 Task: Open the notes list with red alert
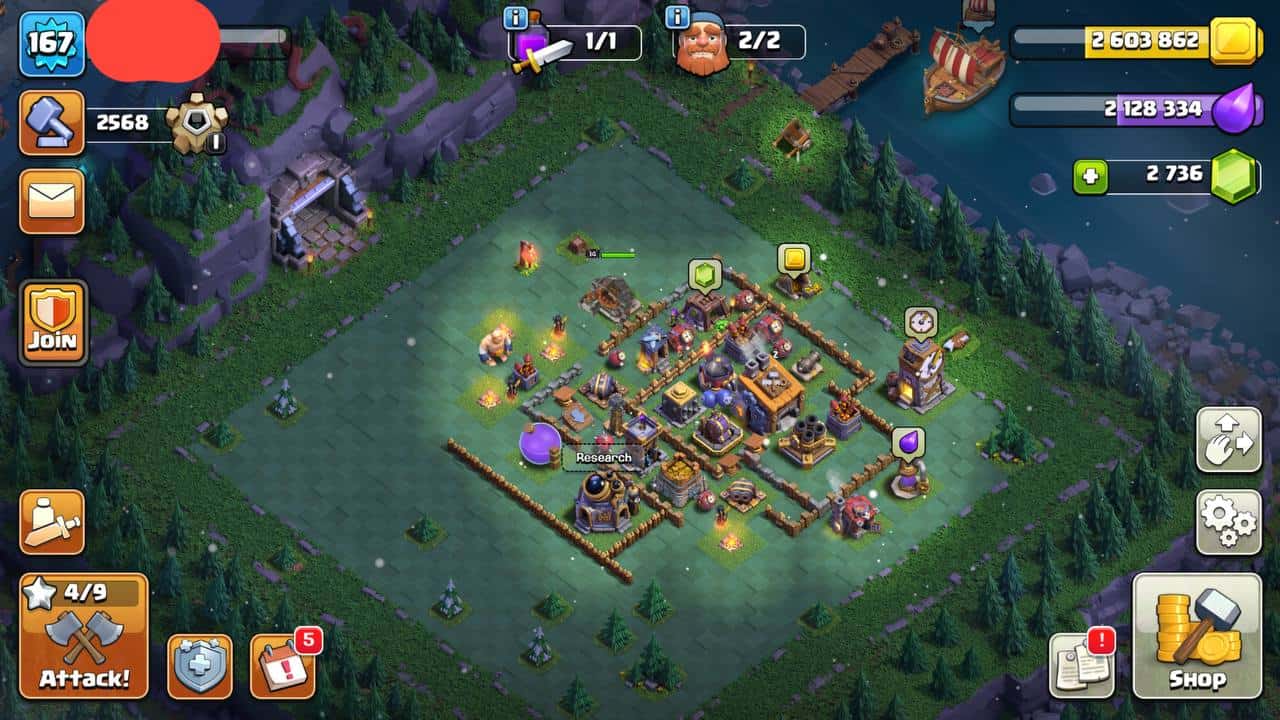pos(1081,665)
